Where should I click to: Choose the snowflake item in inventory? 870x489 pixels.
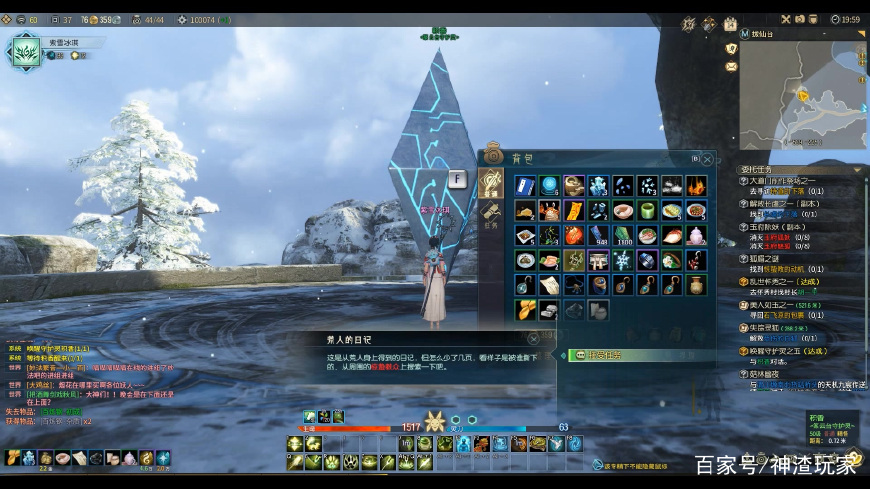click(x=623, y=260)
